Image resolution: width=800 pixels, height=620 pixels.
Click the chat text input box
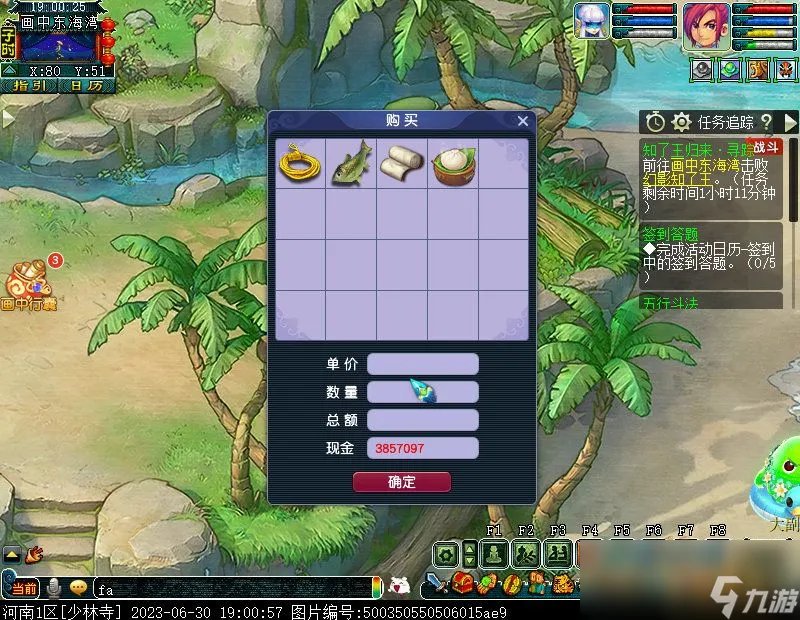(230, 588)
